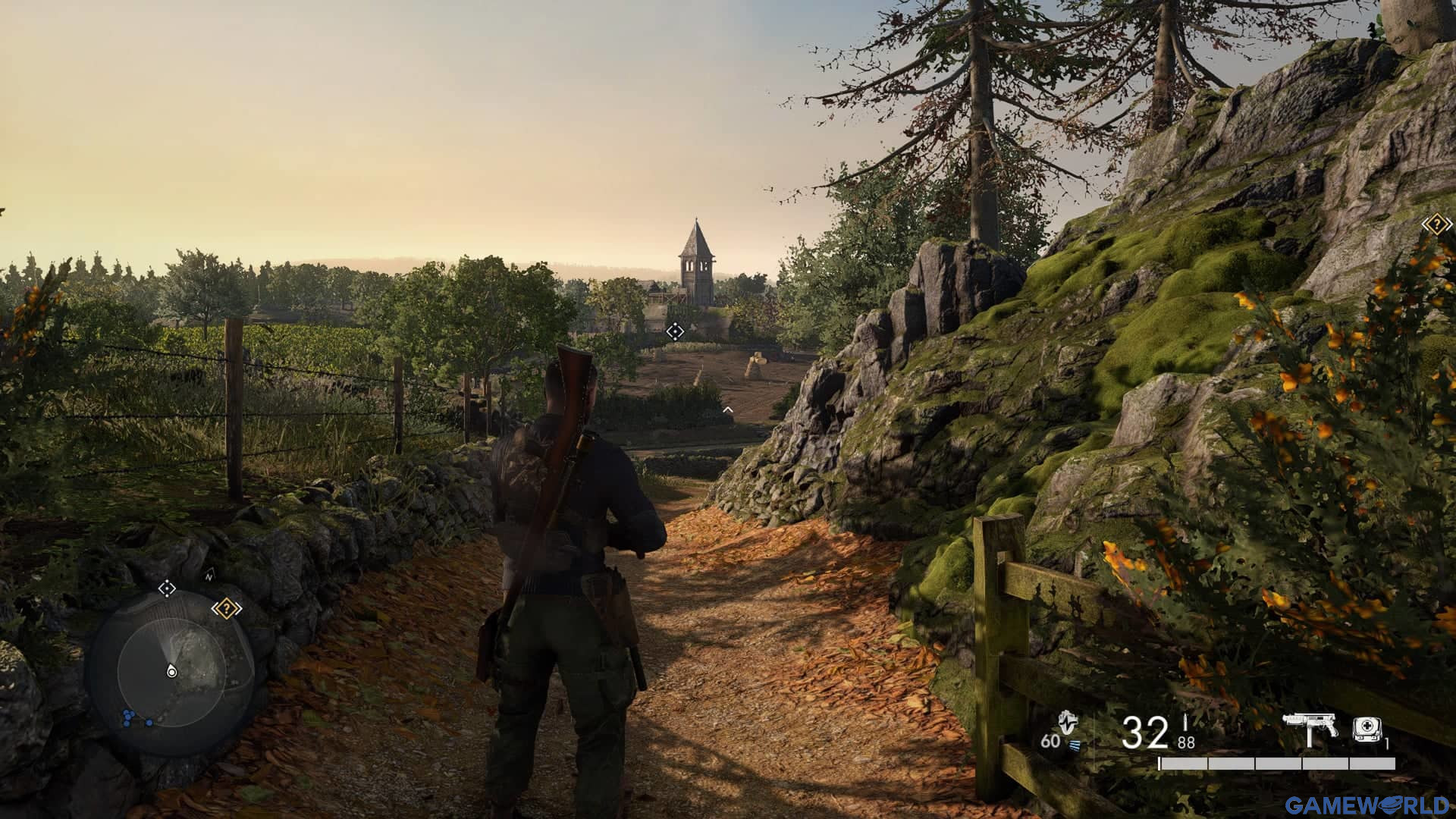This screenshot has height=819, width=1456.
Task: Choose the medkit item icon
Action: point(1367,729)
